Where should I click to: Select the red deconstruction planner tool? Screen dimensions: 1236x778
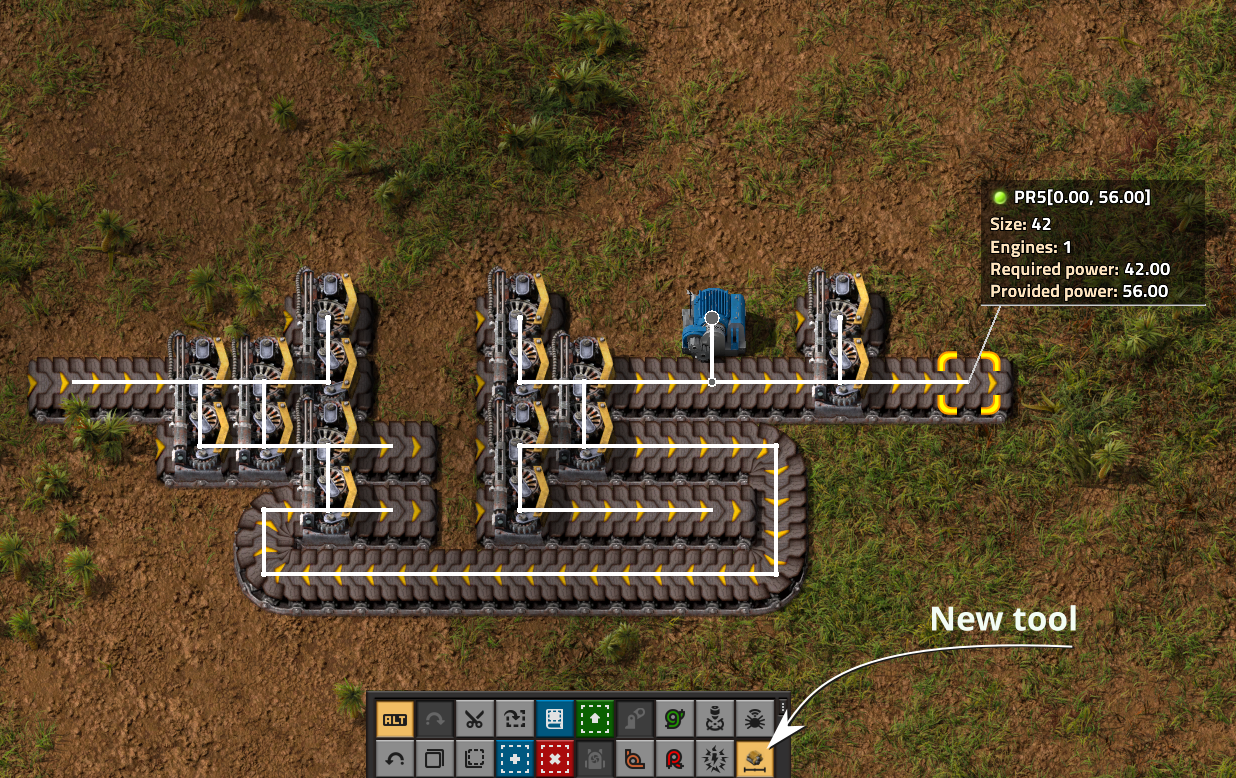pyautogui.click(x=554, y=759)
